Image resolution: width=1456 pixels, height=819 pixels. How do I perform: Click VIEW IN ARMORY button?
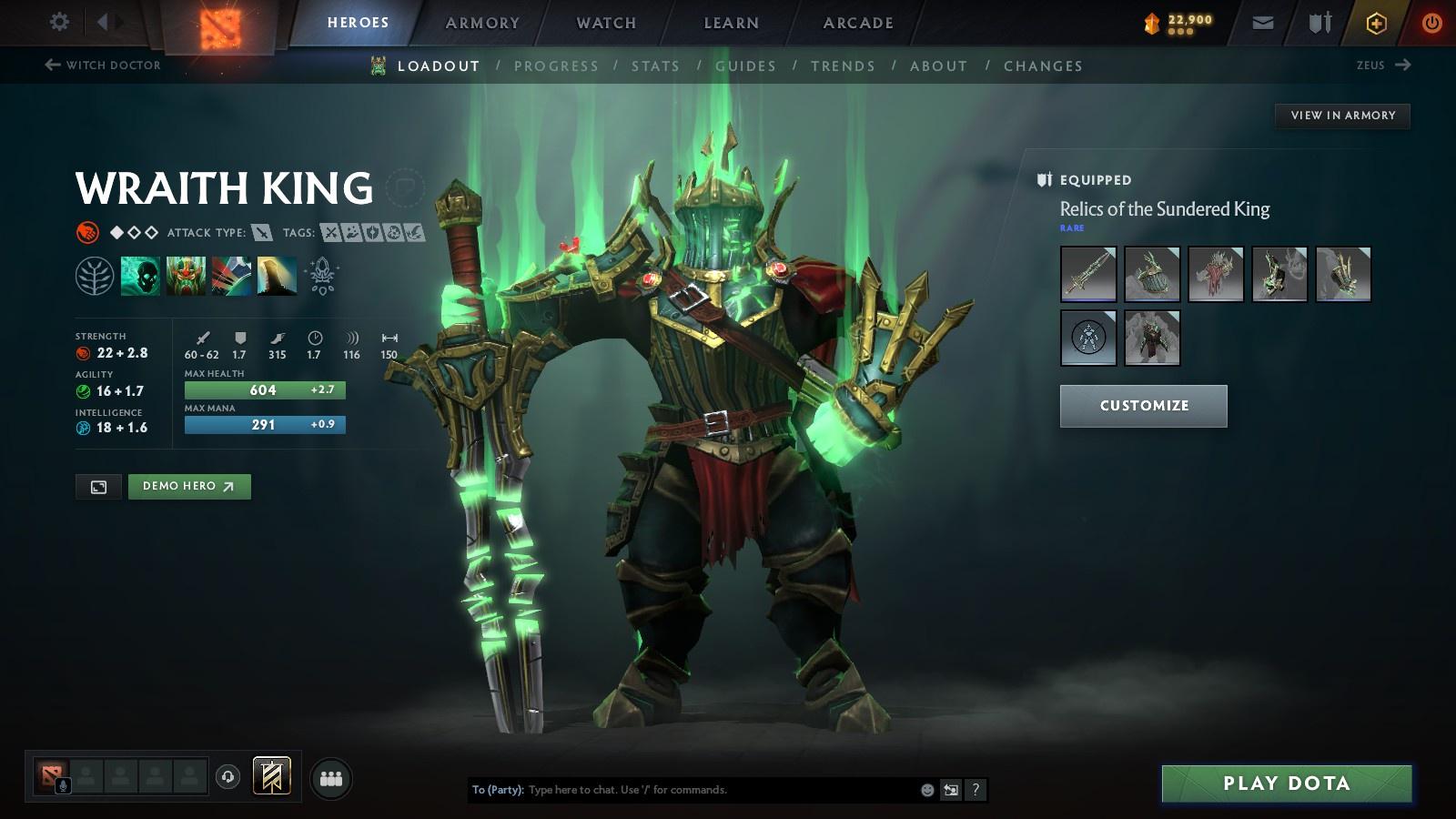pos(1341,116)
